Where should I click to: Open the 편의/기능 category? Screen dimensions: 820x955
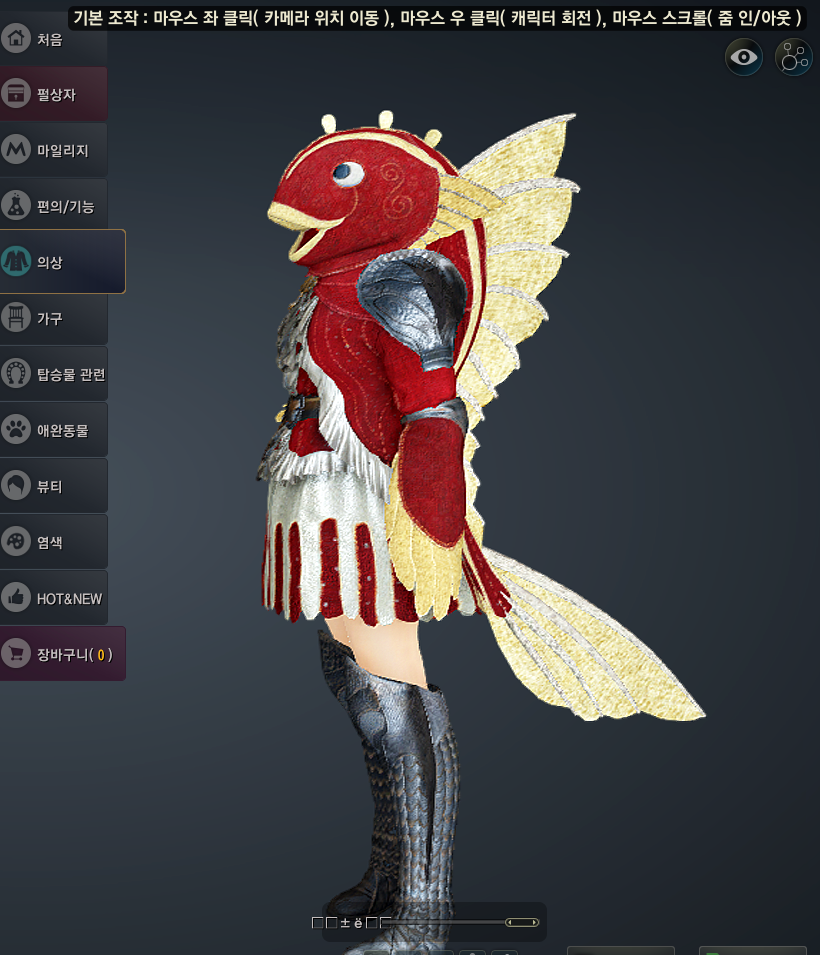54,206
